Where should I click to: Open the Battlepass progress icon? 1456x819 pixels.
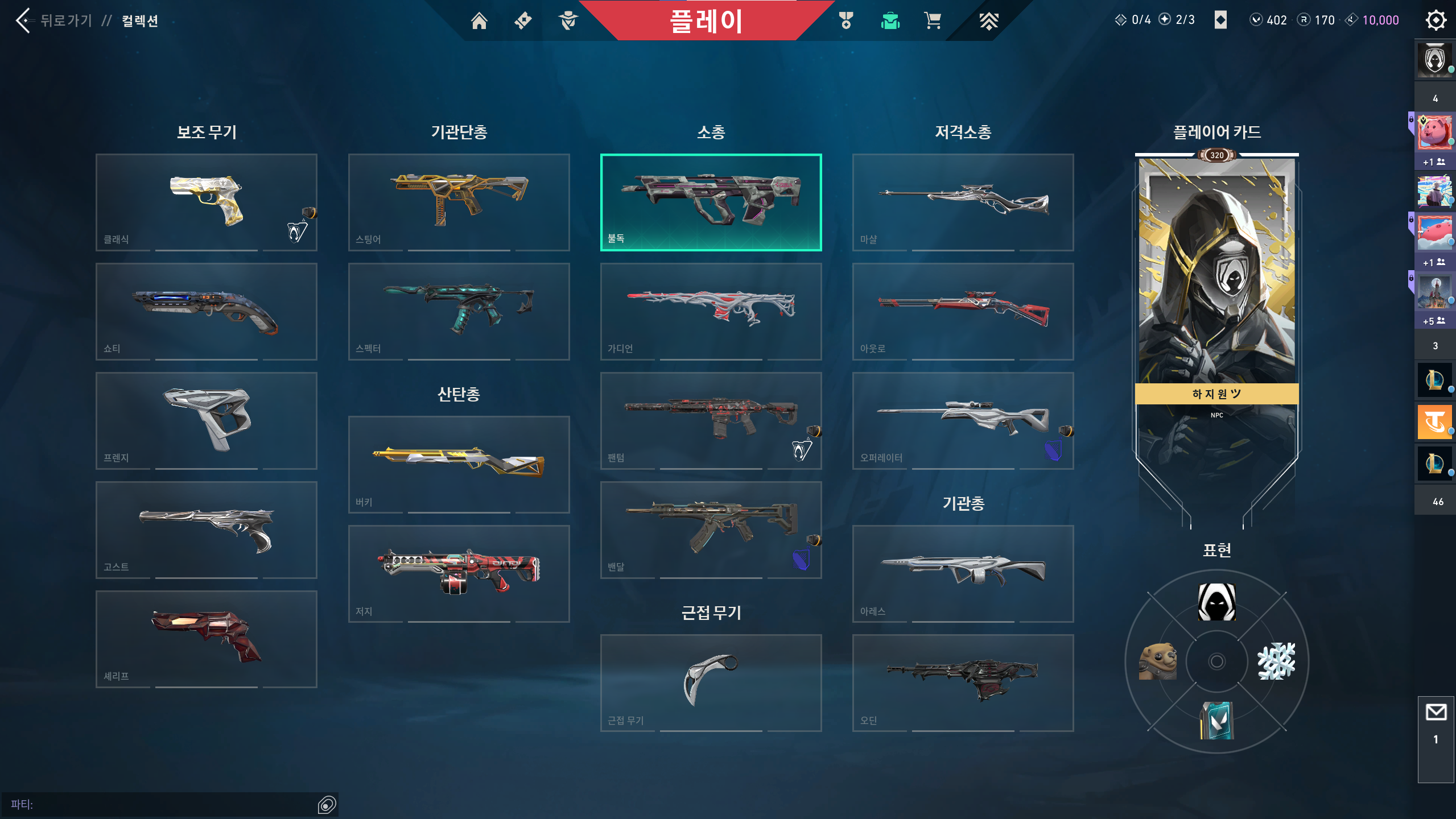tap(989, 20)
